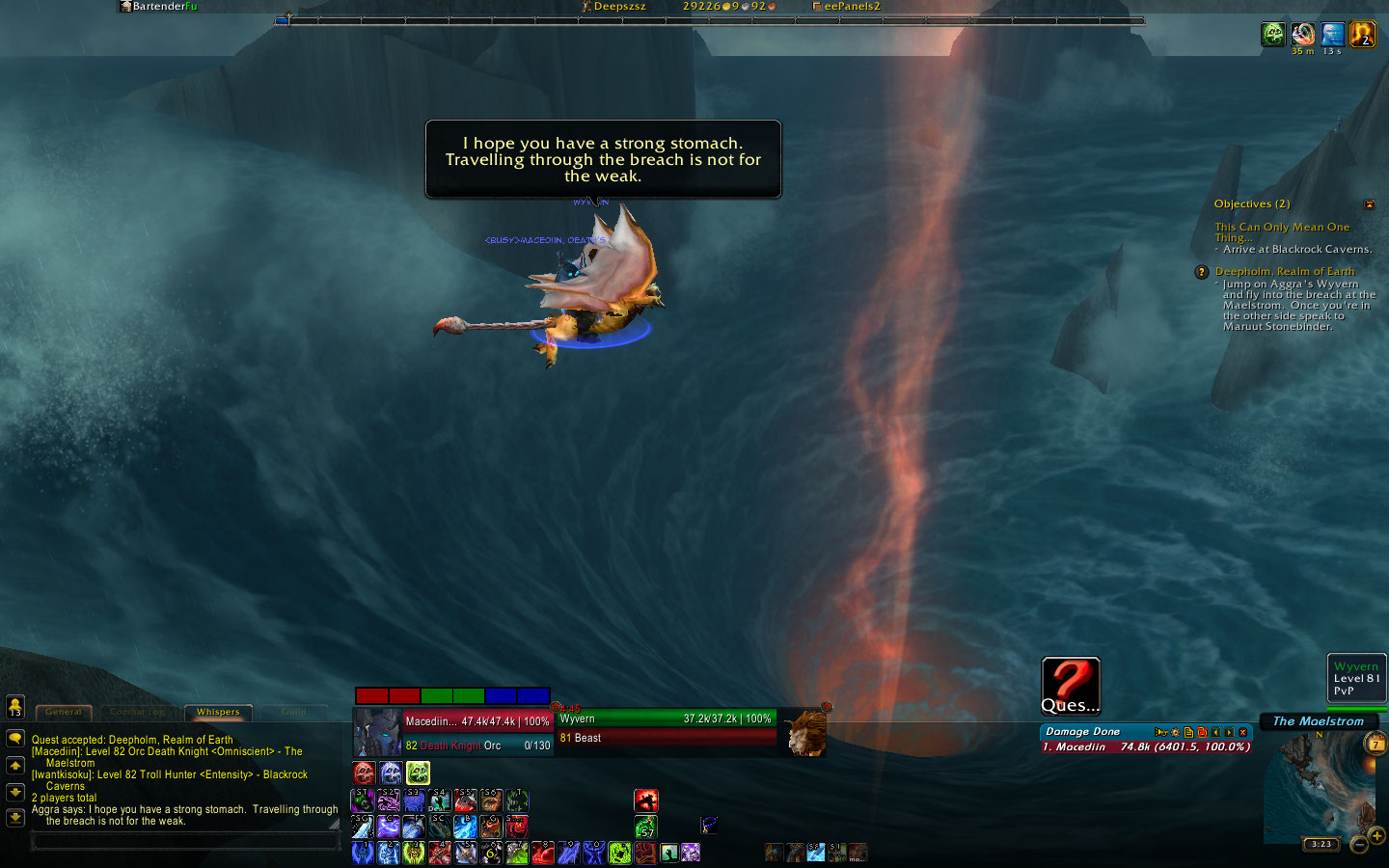The height and width of the screenshot is (868, 1389).
Task: Zoom out the minimap with minus button
Action: pyautogui.click(x=1358, y=845)
